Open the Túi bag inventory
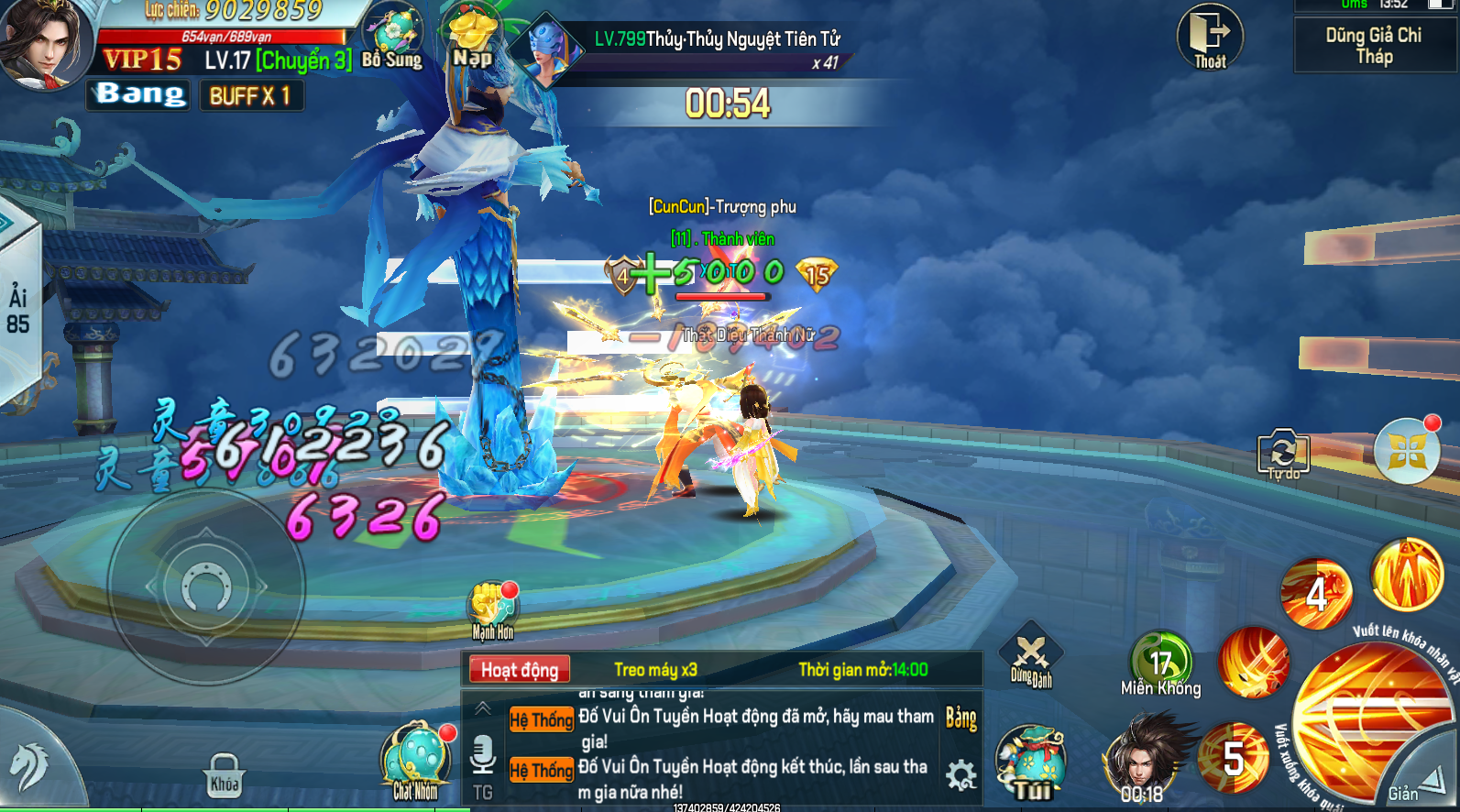 click(x=1031, y=763)
